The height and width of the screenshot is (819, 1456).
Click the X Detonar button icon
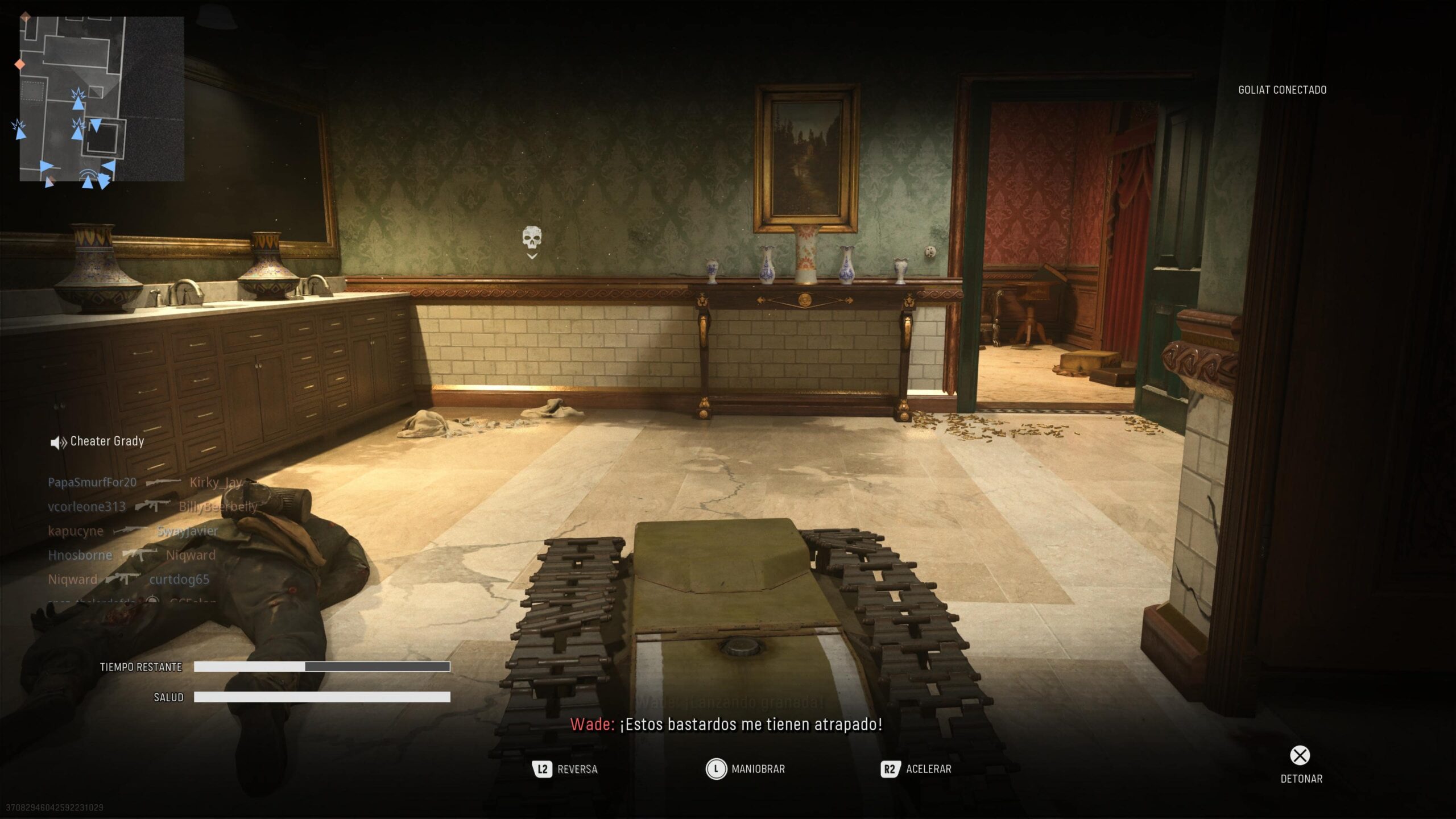click(1300, 755)
